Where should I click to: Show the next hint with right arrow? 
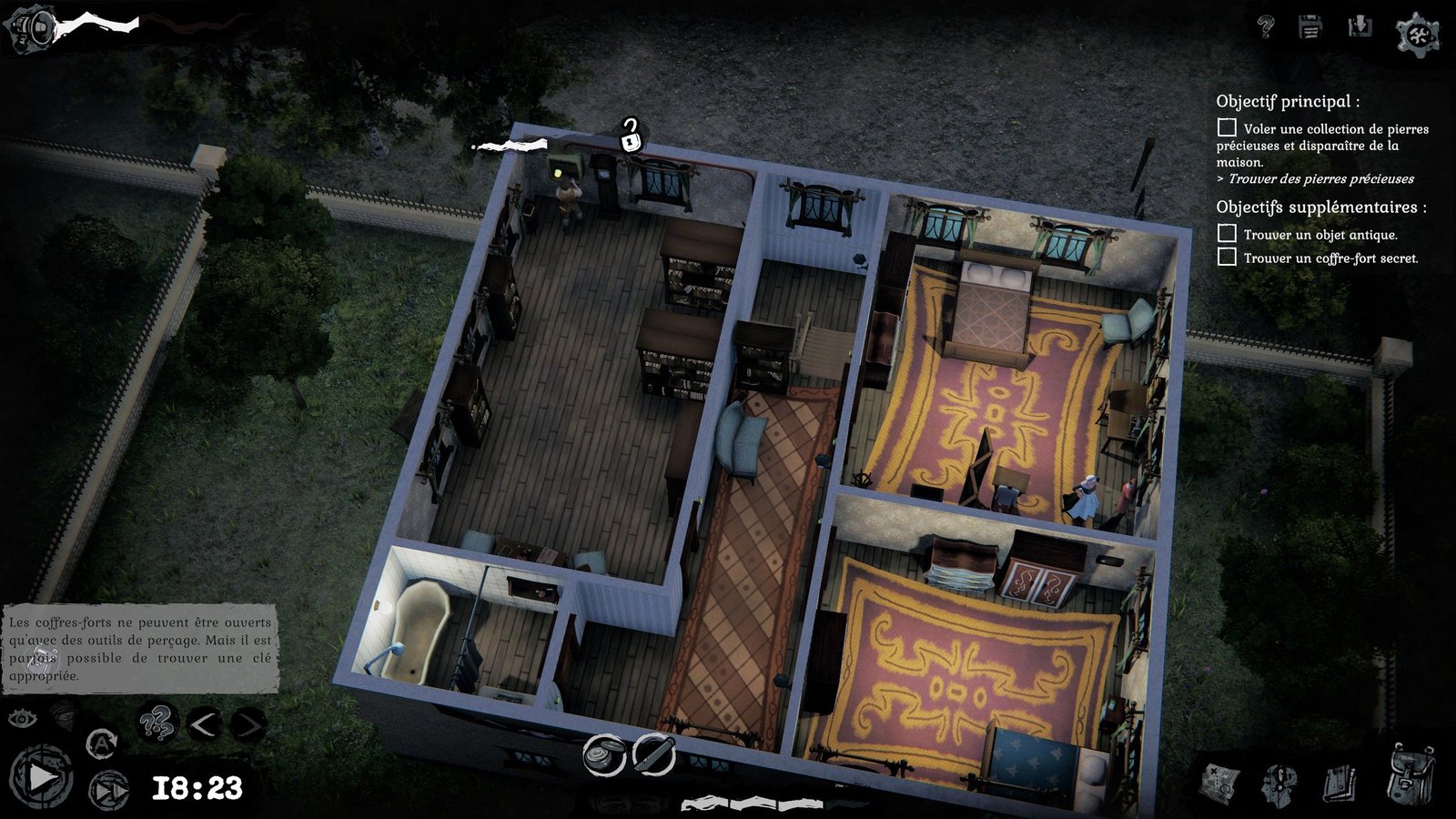pyautogui.click(x=248, y=725)
